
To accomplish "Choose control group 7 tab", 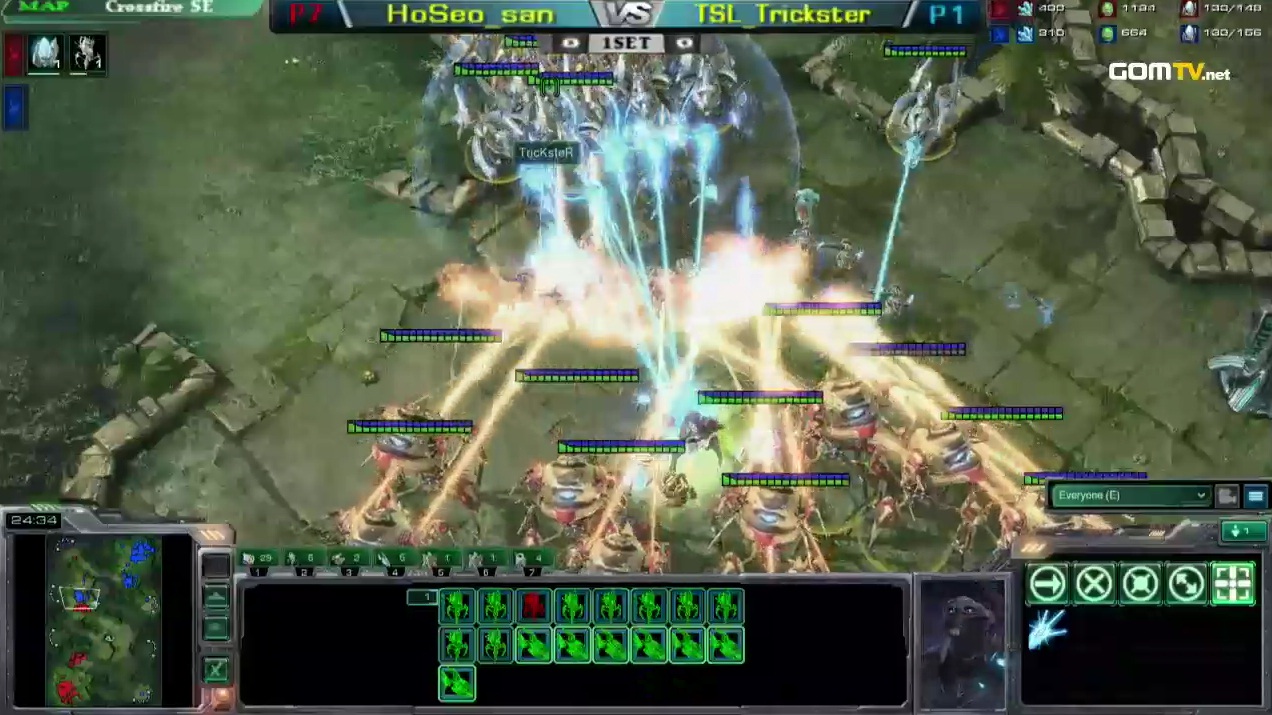I will 532,560.
